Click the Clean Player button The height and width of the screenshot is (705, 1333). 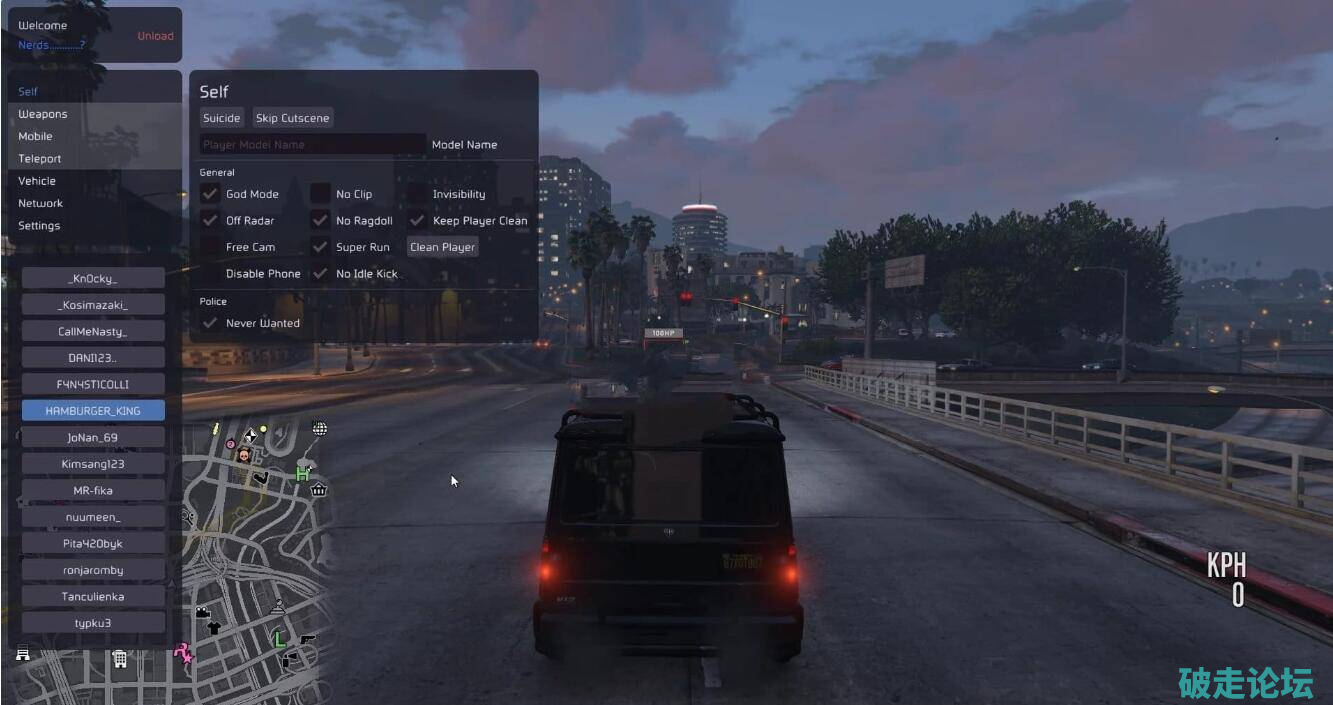pyautogui.click(x=442, y=247)
